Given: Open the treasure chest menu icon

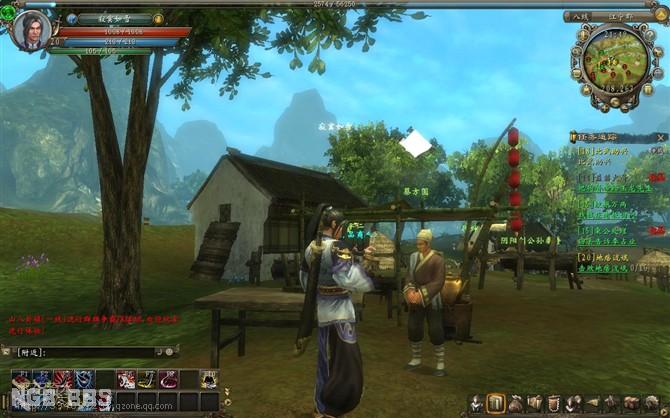Looking at the screenshot, I should [632, 404].
